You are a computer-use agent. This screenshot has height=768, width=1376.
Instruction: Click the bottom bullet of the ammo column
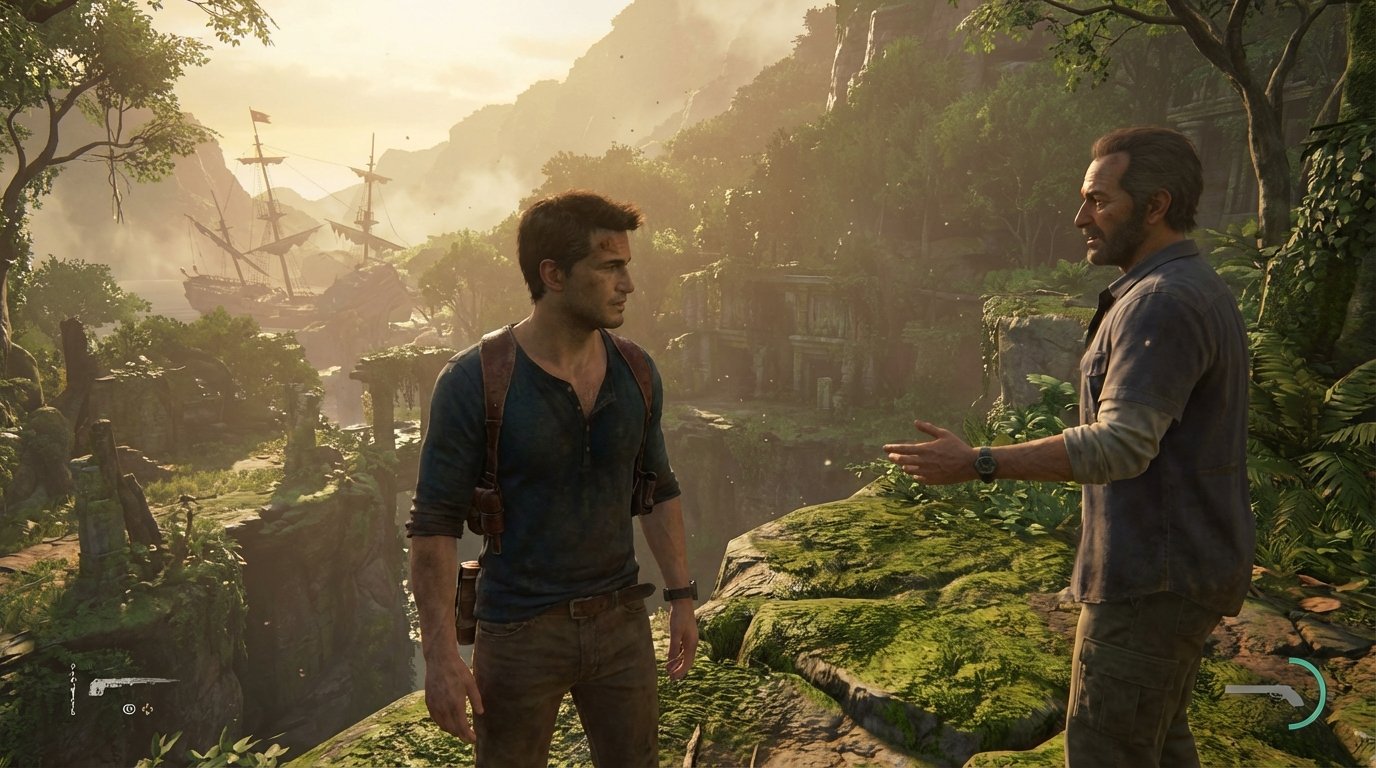click(x=73, y=712)
